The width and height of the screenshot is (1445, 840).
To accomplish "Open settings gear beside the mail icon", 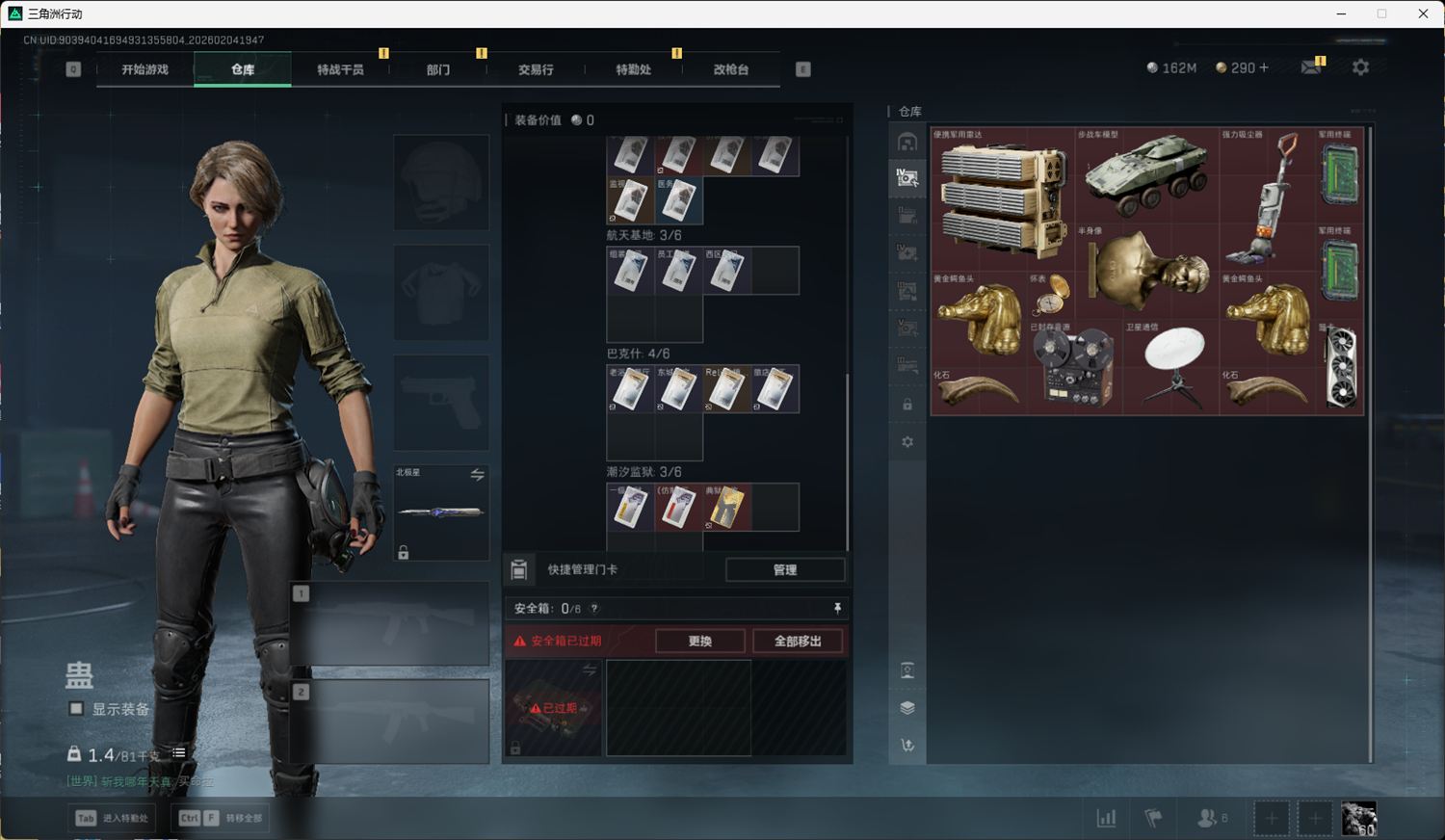I will point(1360,67).
